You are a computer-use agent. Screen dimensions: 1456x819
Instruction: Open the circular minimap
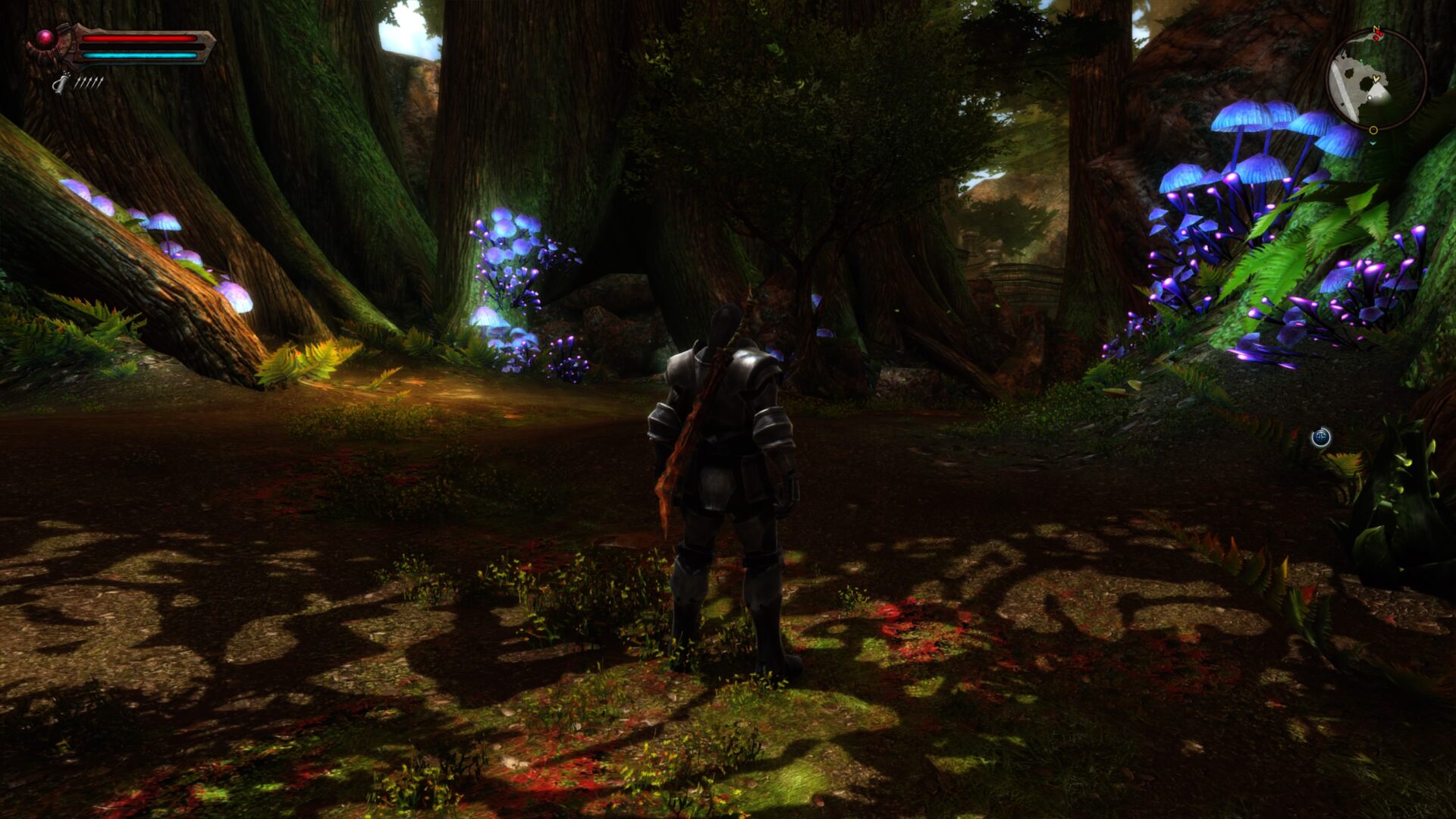[1376, 80]
